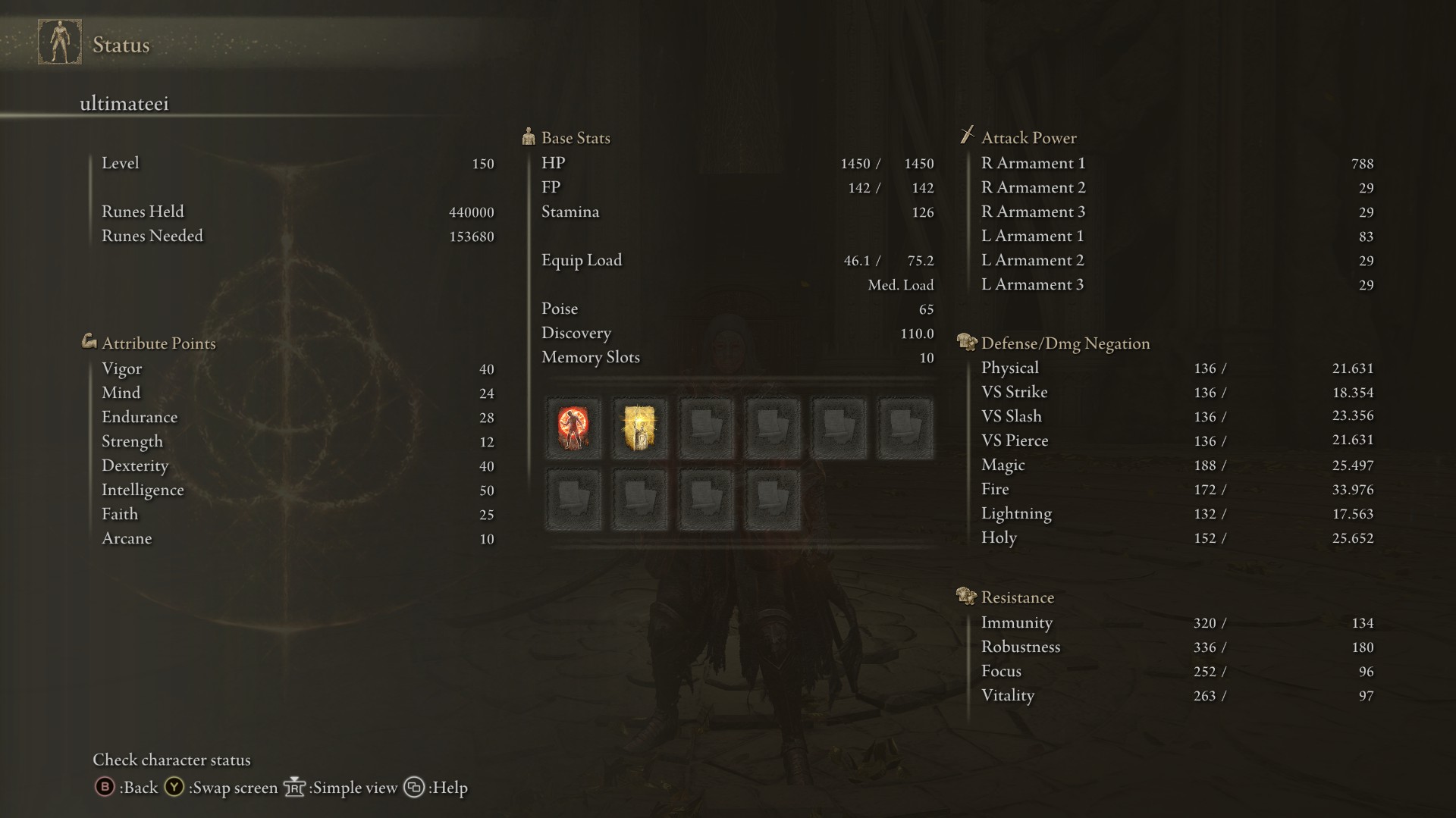Choose the Discovery stat row
1456x818 pixels.
pyautogui.click(x=736, y=334)
